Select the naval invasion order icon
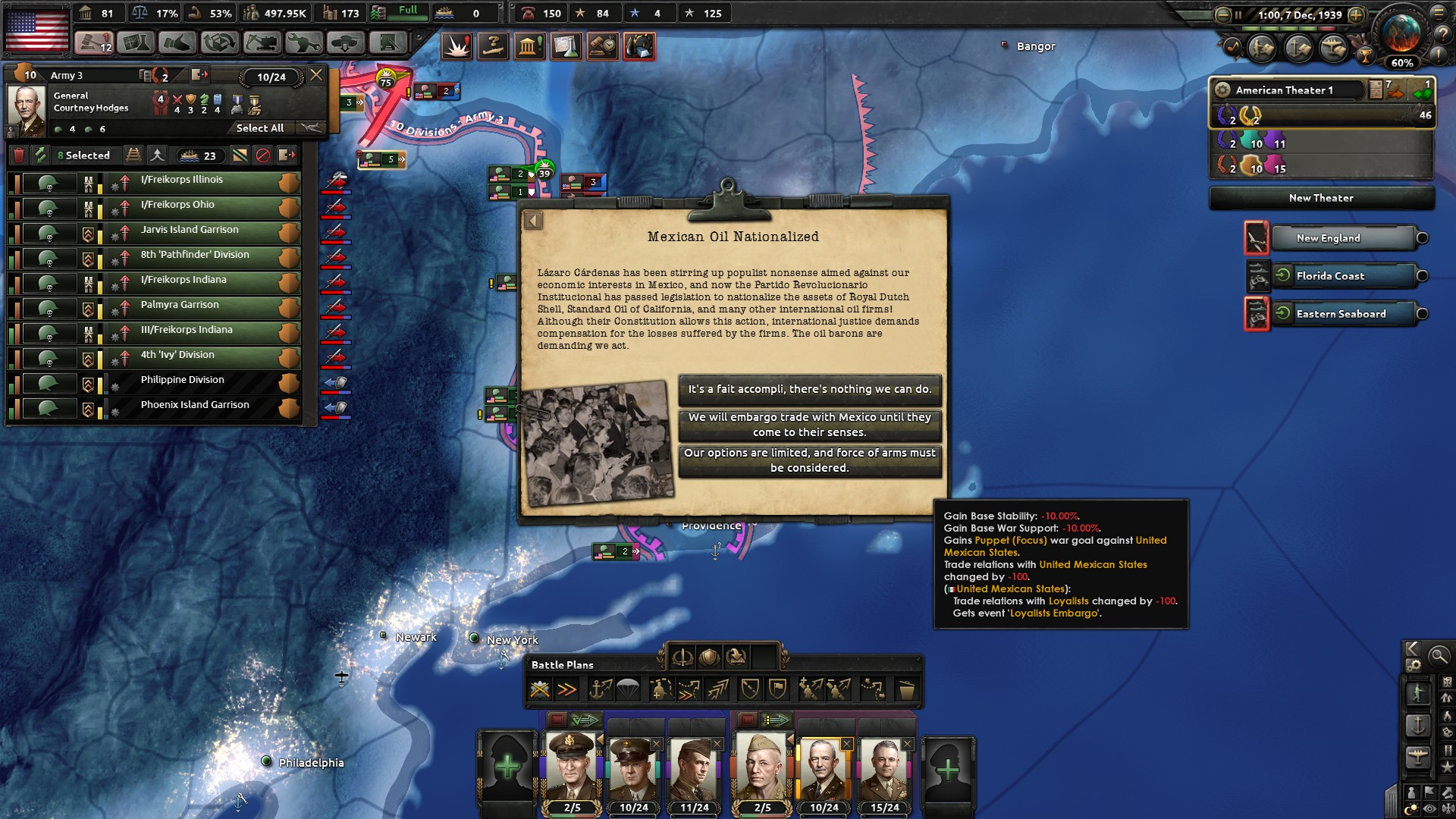The width and height of the screenshot is (1456, 819). coord(601,690)
